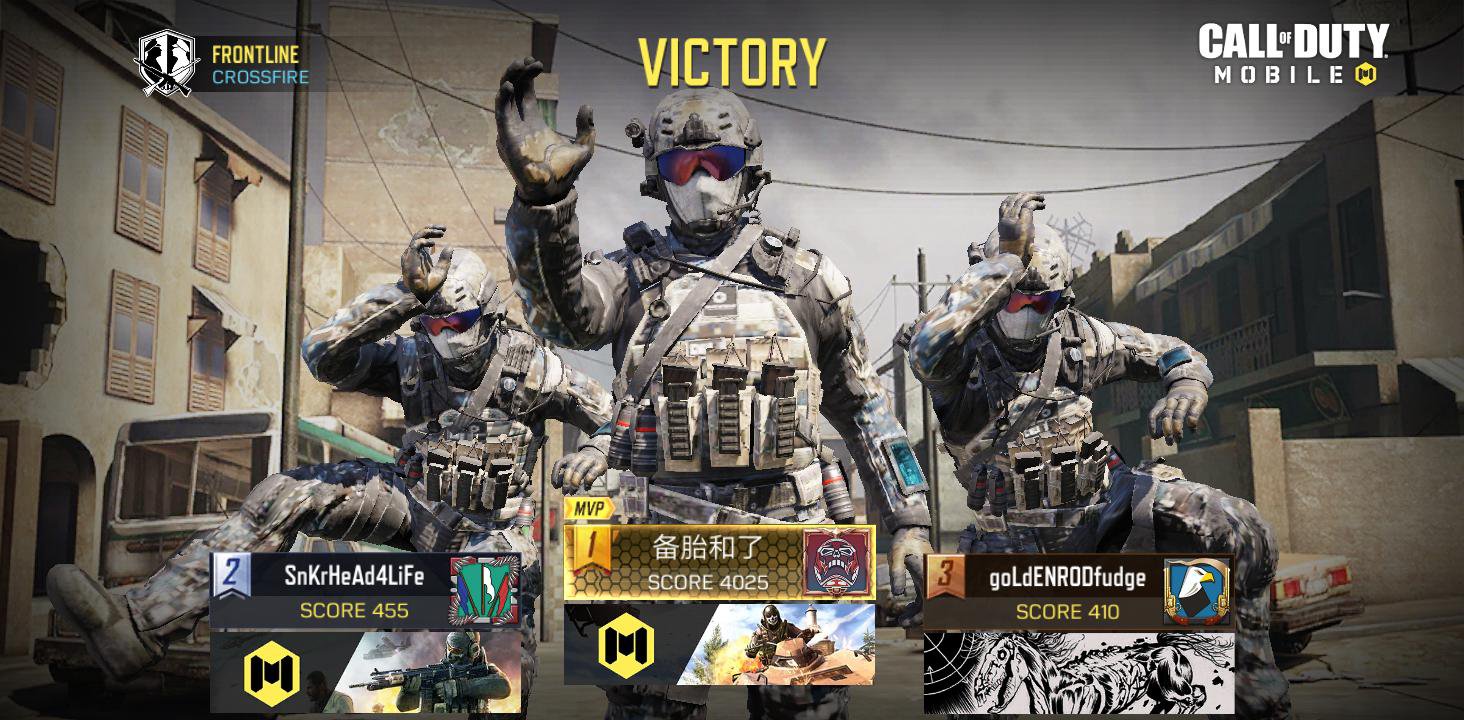
Task: Tap the eagle avatar of goLdENRODfudge
Action: point(1197,591)
